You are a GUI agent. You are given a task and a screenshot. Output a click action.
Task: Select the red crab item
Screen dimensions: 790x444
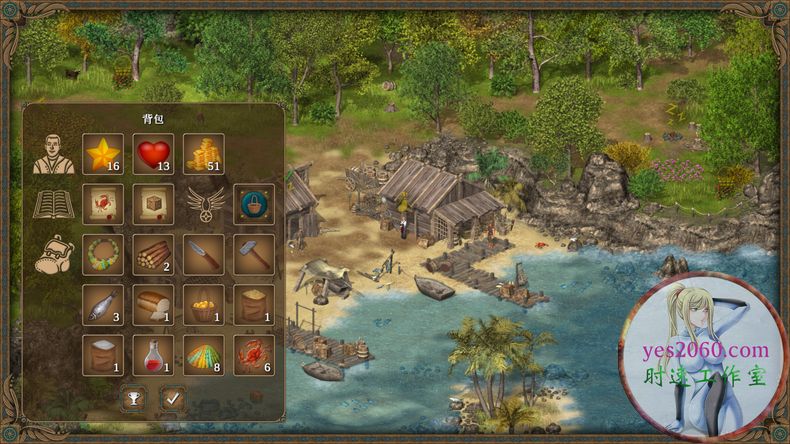coord(254,354)
